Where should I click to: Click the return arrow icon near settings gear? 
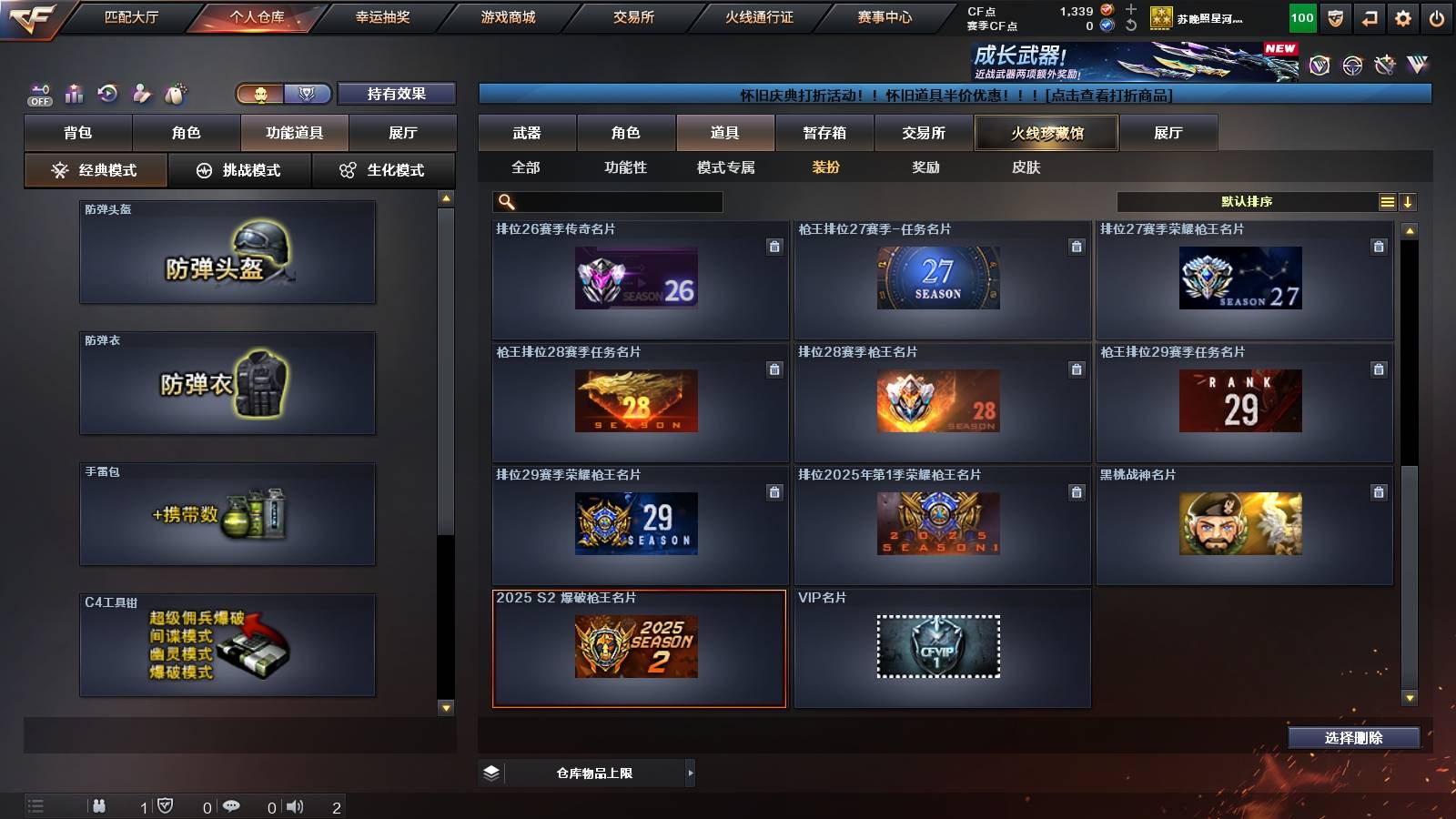click(1367, 16)
